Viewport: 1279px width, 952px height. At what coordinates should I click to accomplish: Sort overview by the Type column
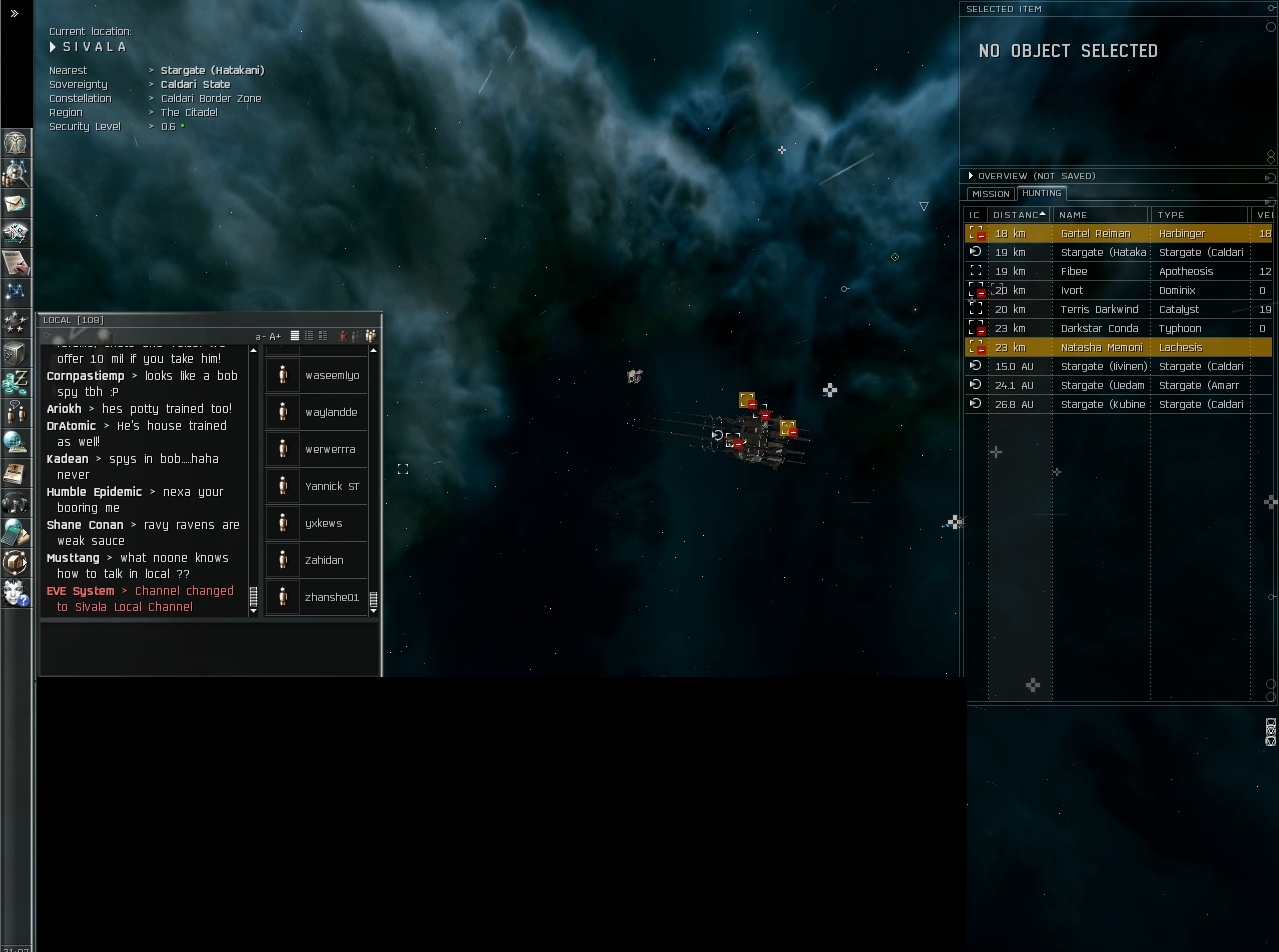[1198, 215]
